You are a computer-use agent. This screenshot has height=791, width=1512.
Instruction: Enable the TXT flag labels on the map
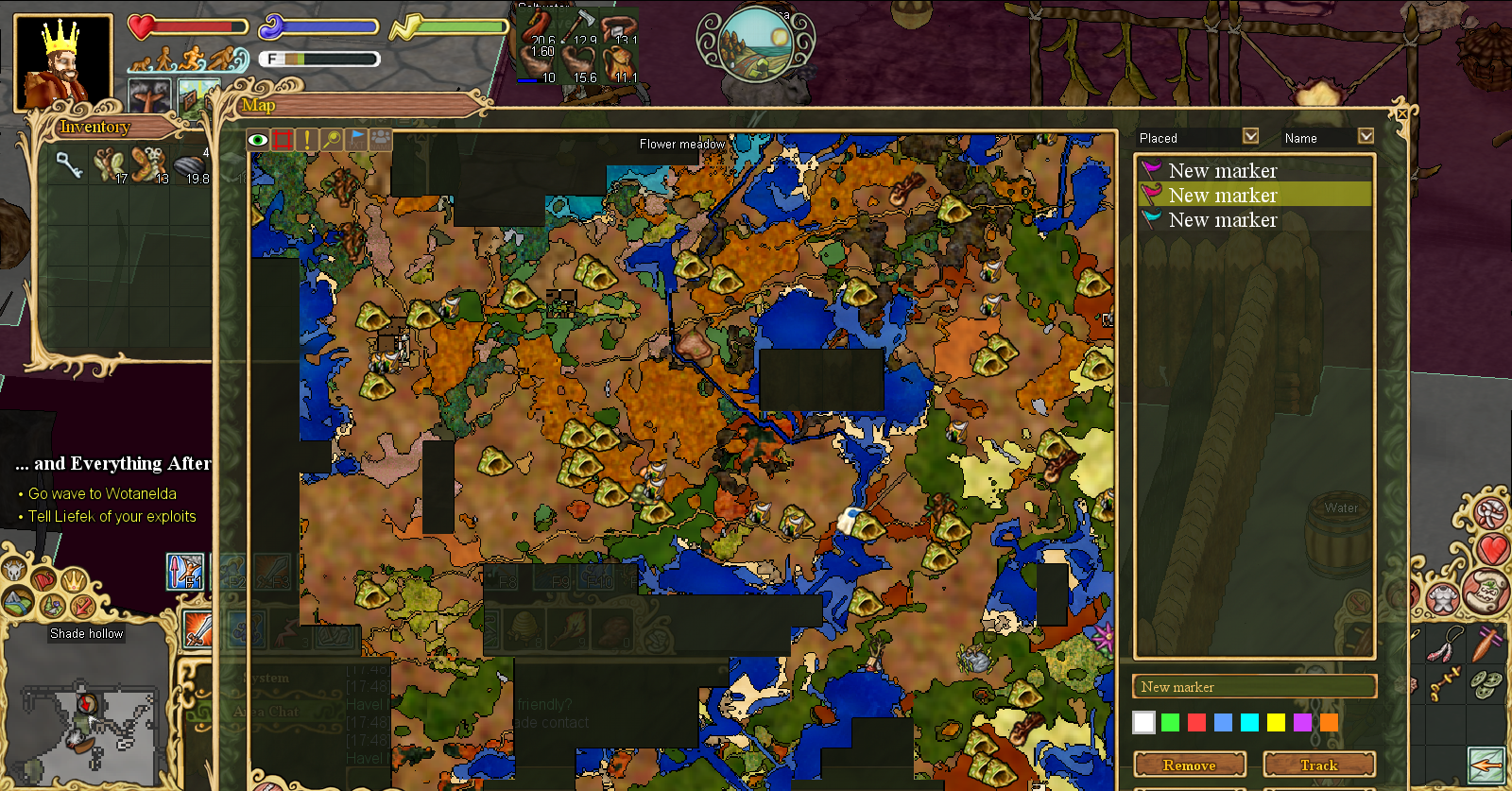coord(356,140)
